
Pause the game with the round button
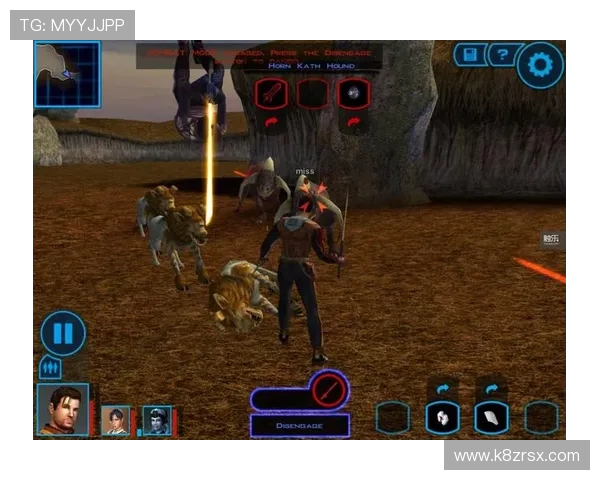point(63,333)
